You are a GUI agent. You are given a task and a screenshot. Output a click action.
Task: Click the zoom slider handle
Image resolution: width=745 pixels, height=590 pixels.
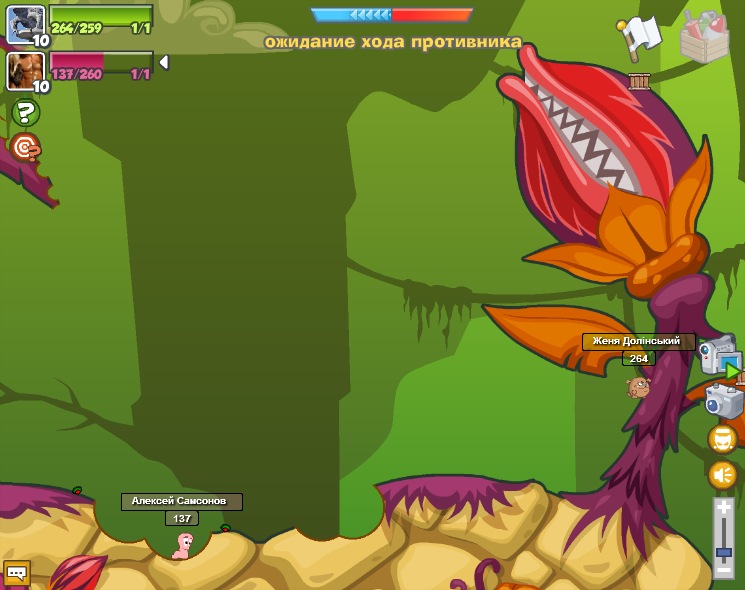coord(723,551)
